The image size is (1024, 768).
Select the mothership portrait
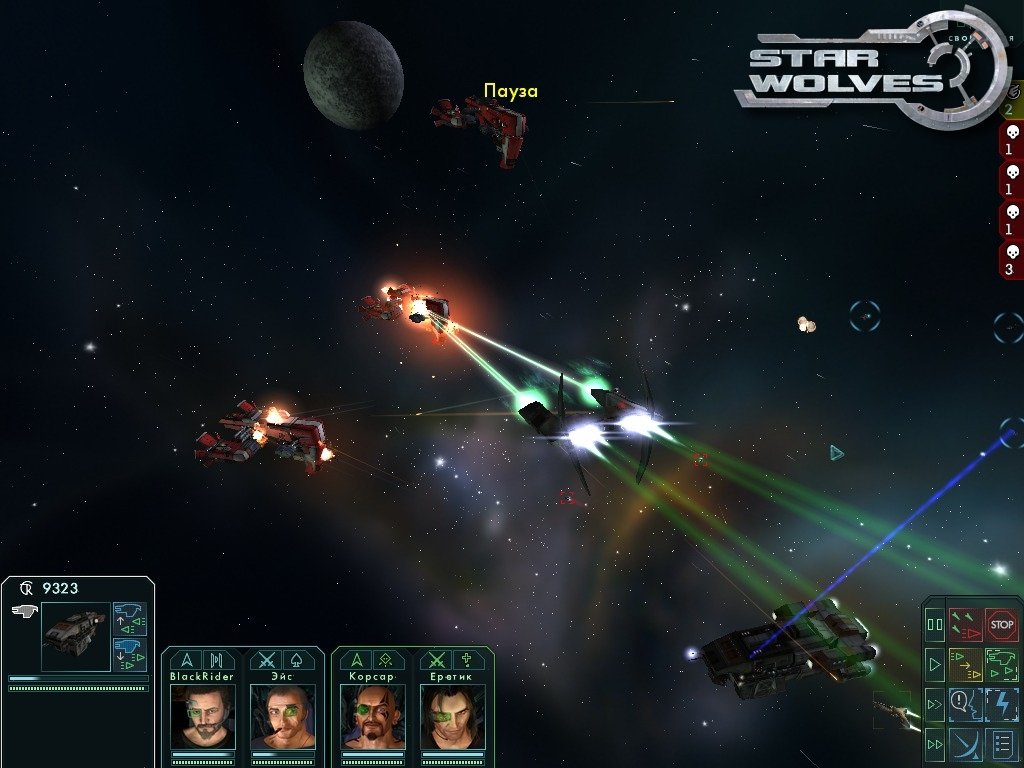tap(75, 635)
